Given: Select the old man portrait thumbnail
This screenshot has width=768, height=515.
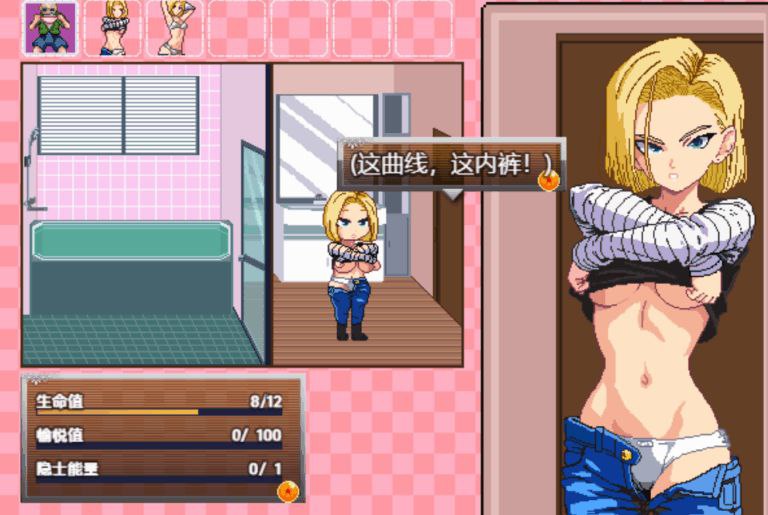Looking at the screenshot, I should [x=51, y=28].
